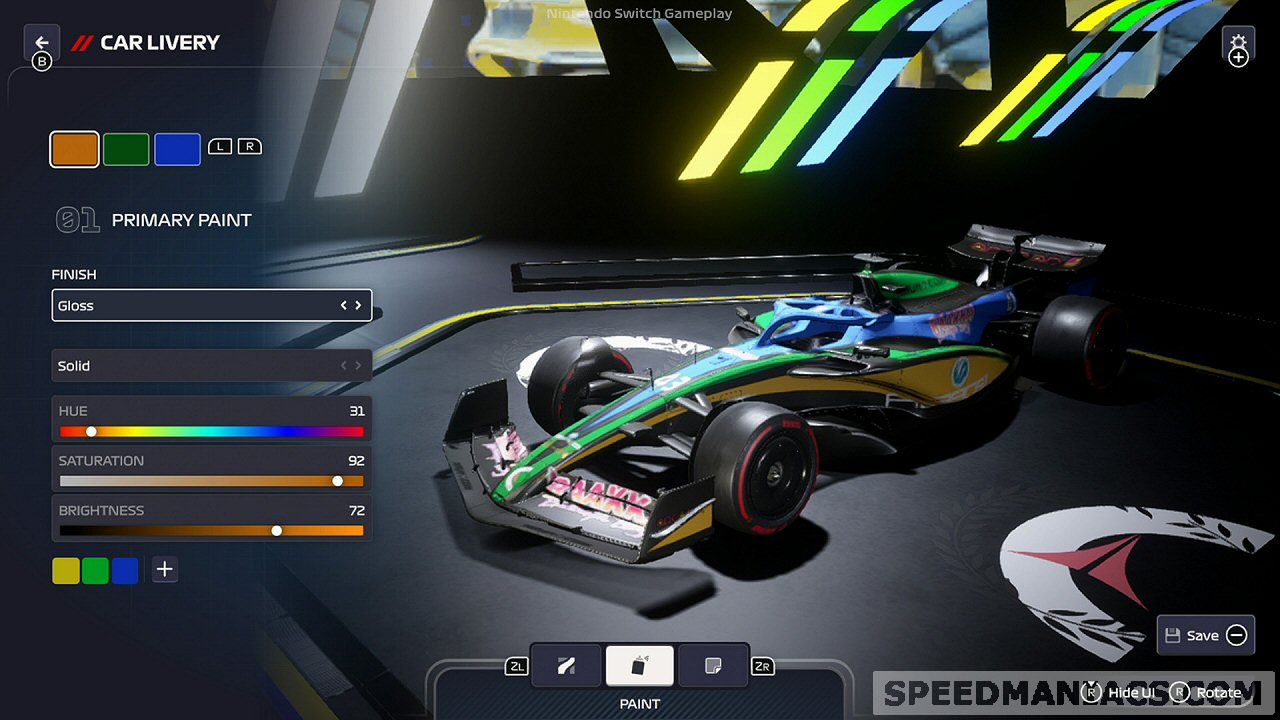Pick the blue tertiary paint swatch

pos(177,149)
